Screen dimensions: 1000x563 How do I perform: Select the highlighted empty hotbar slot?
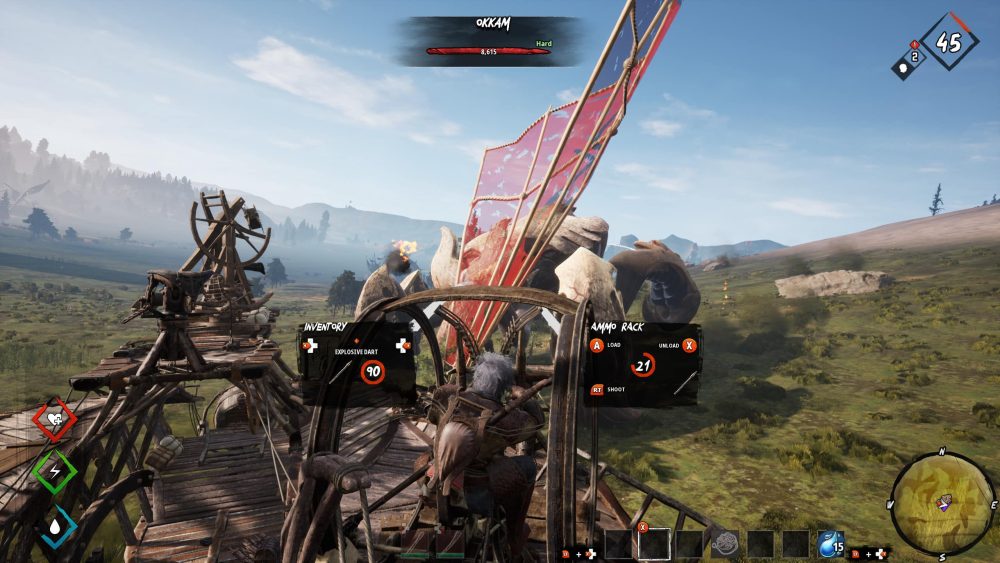coord(655,544)
